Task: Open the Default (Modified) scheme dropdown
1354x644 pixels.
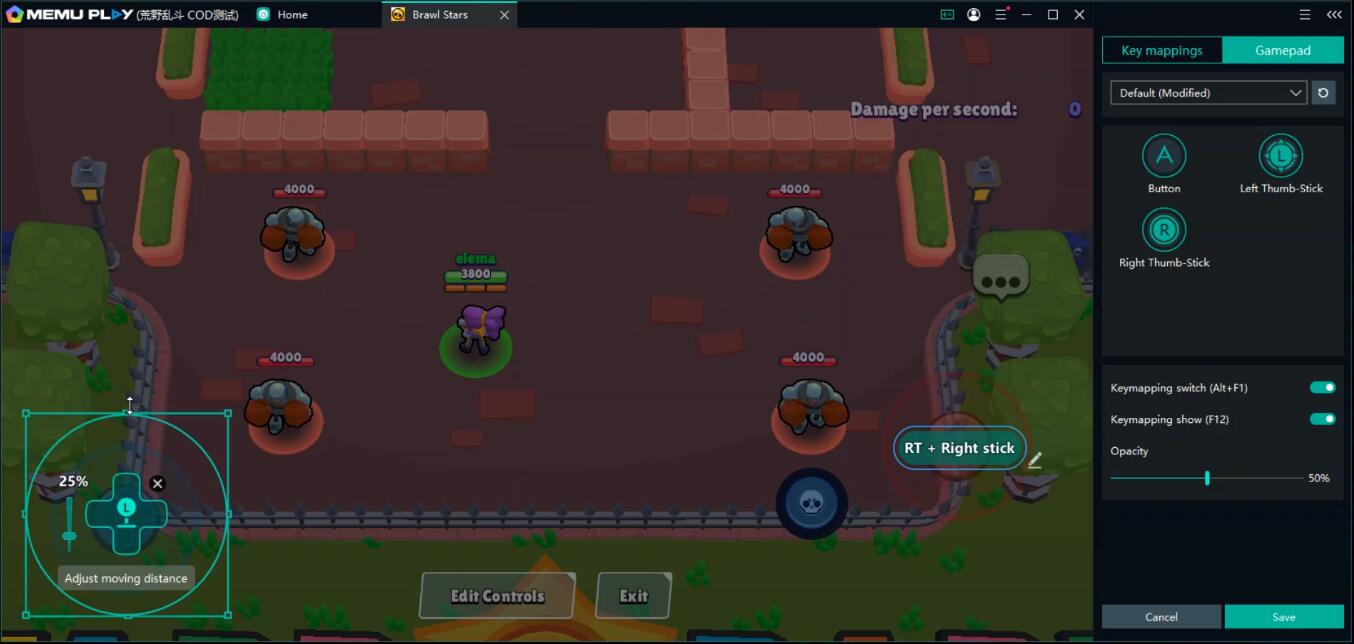Action: point(1208,93)
